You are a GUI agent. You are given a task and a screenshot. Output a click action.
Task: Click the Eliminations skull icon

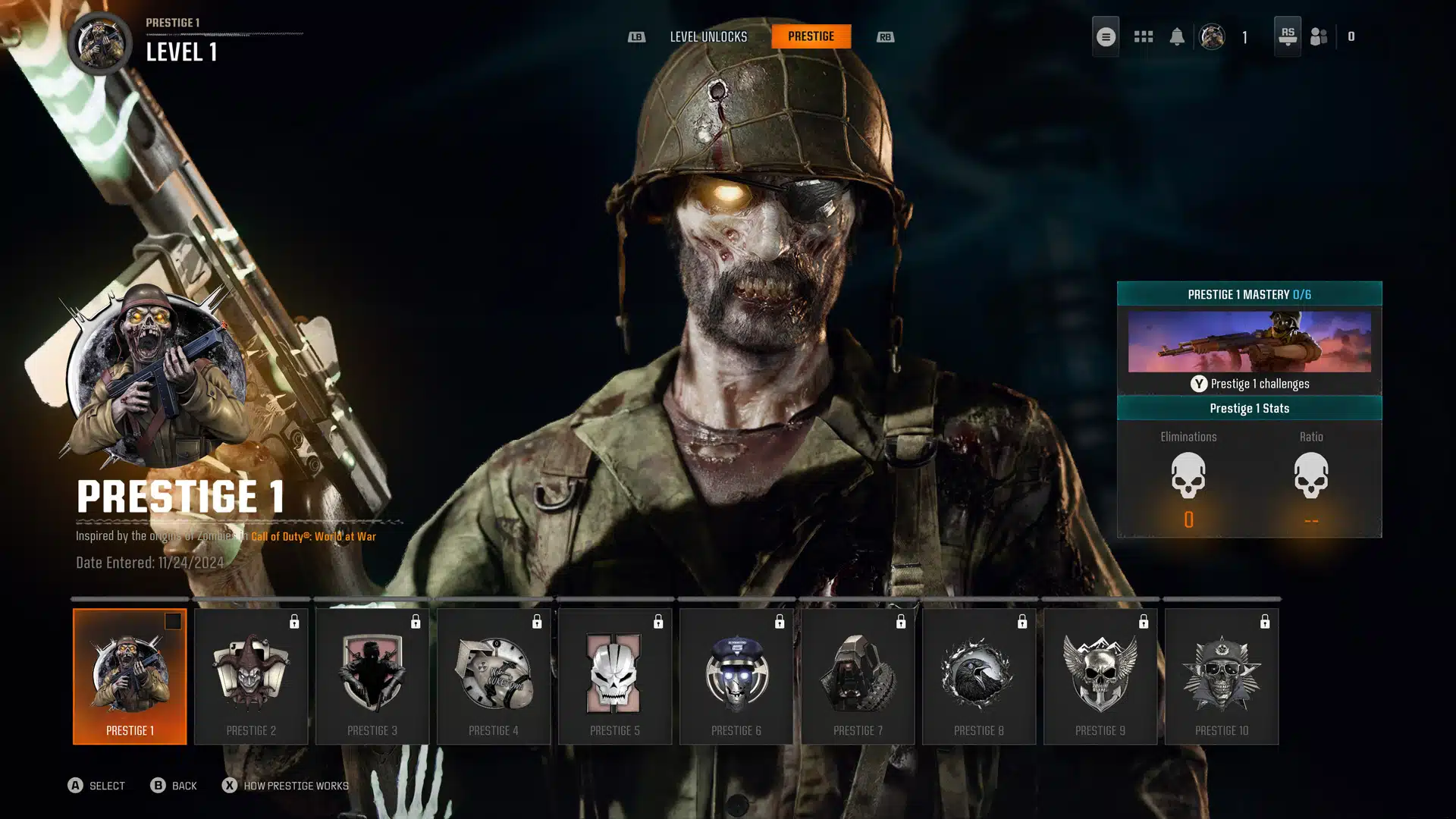click(x=1188, y=479)
